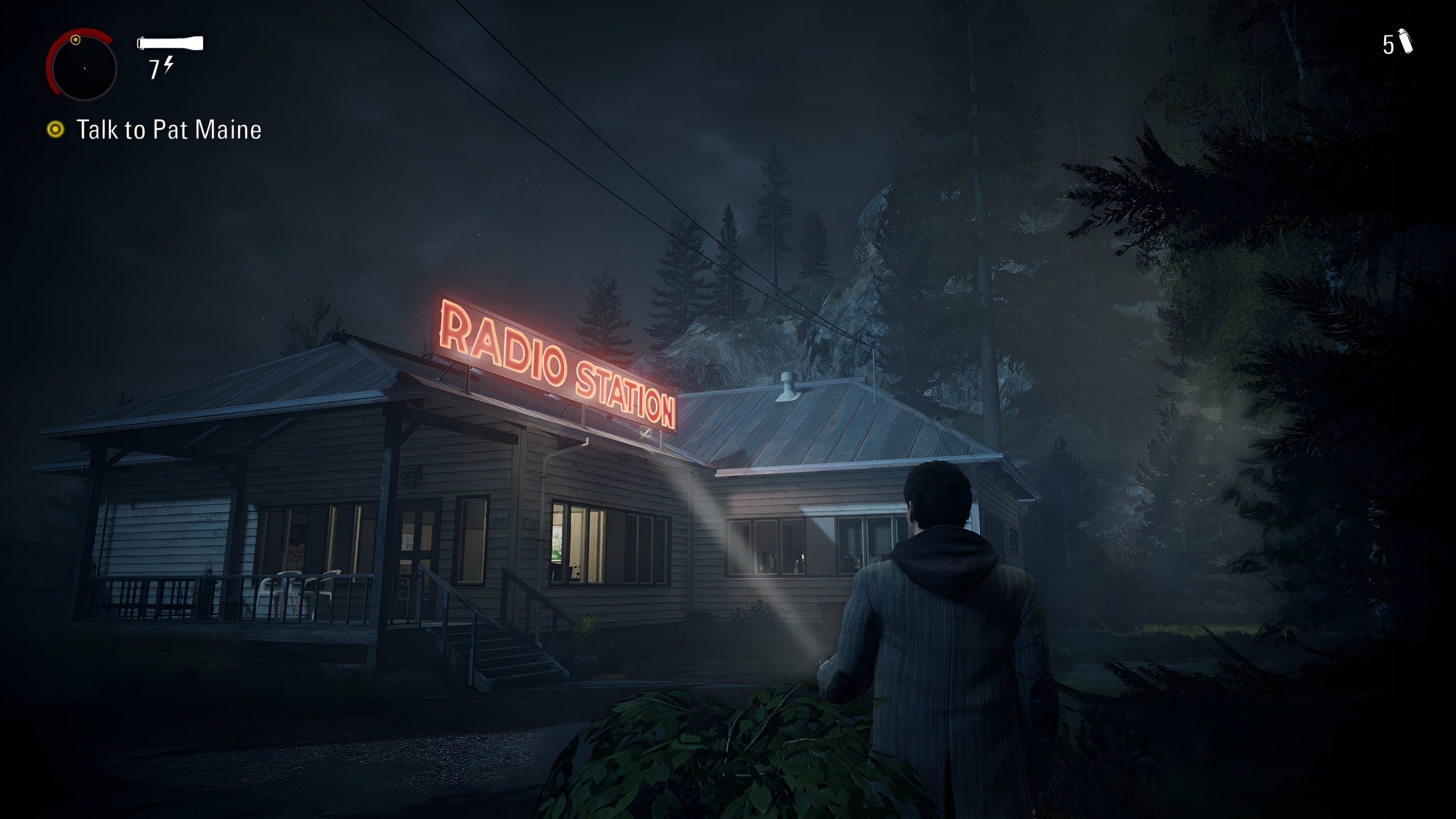Select the flare canister icon

pos(1405,42)
